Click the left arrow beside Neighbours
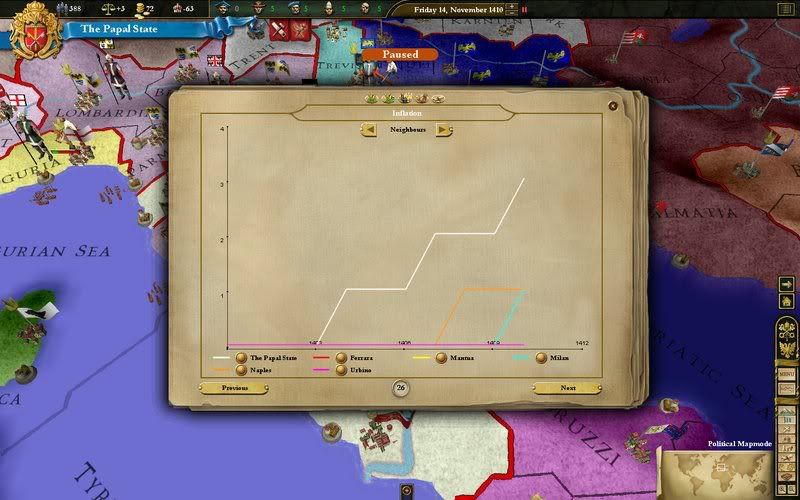 pyautogui.click(x=369, y=130)
